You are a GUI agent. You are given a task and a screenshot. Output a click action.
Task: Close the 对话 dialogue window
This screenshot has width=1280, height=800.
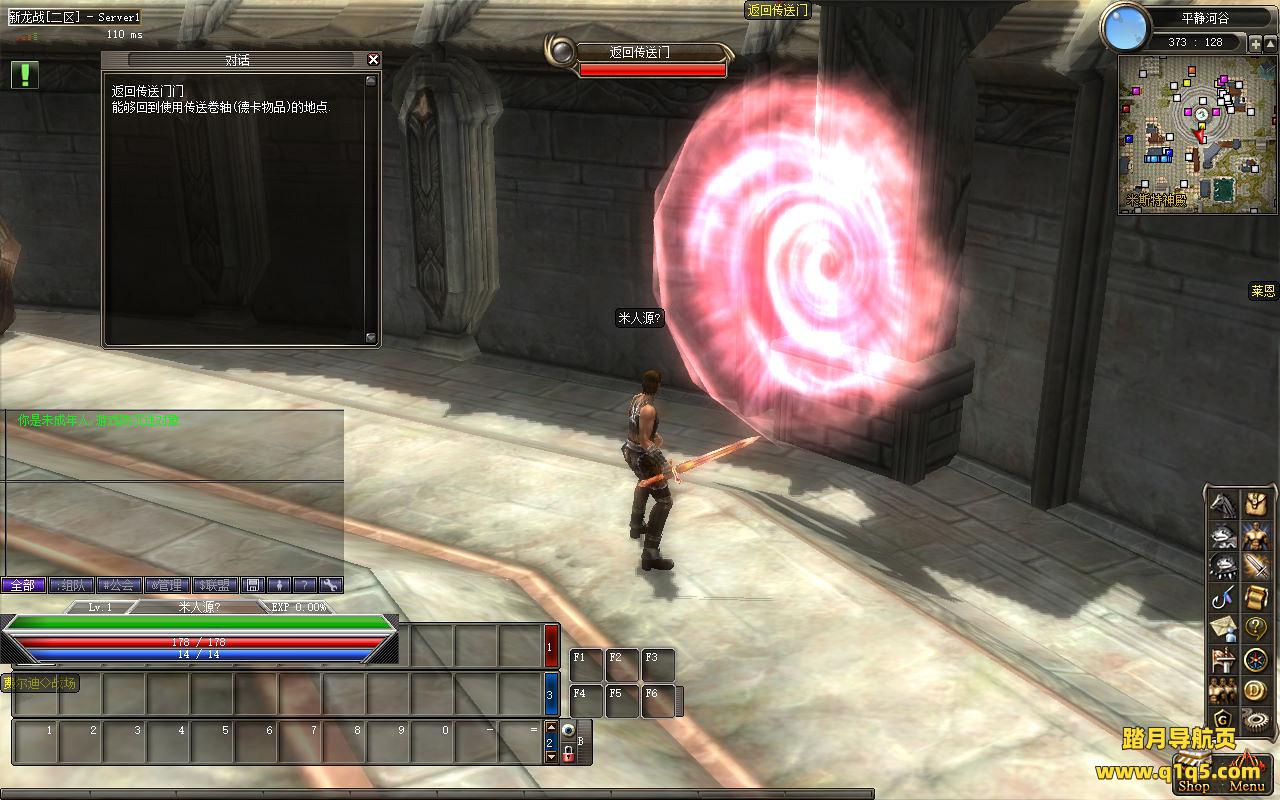tap(373, 60)
